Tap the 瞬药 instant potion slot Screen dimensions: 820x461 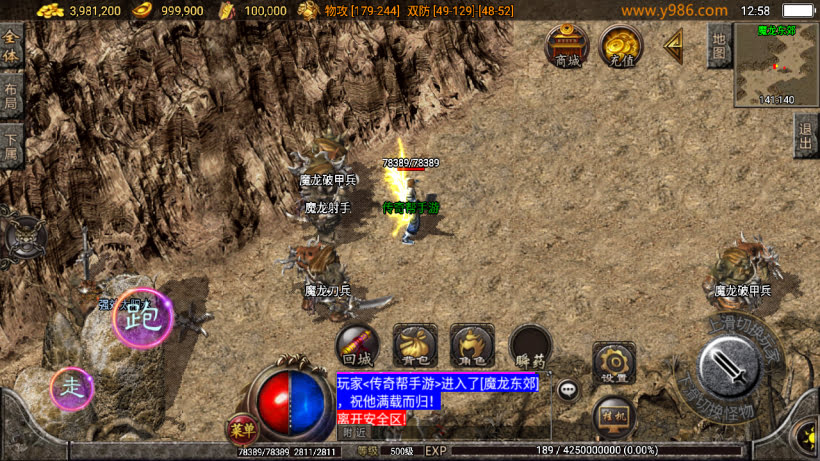[530, 346]
